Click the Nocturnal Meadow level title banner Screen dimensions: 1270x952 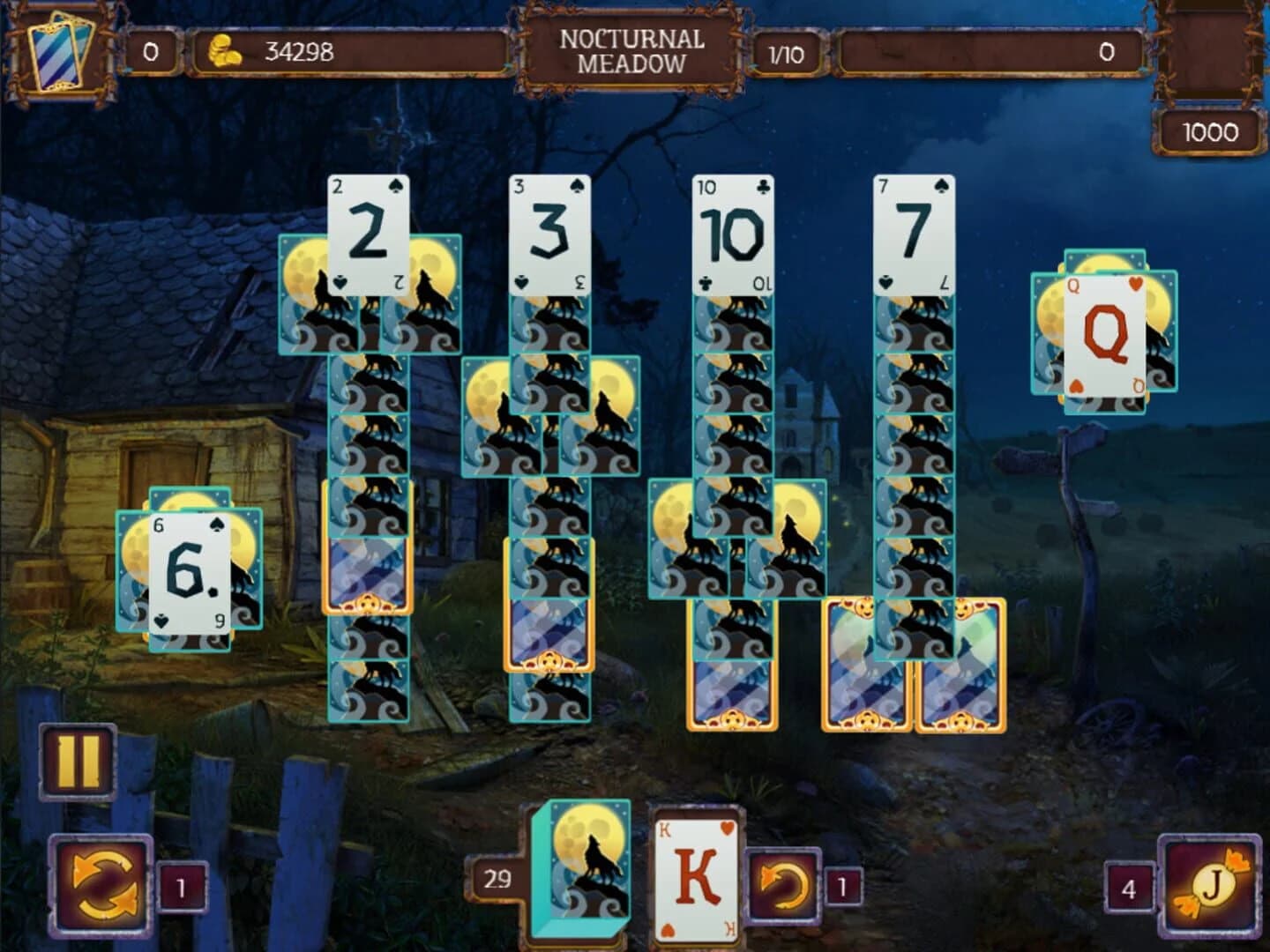[x=629, y=48]
